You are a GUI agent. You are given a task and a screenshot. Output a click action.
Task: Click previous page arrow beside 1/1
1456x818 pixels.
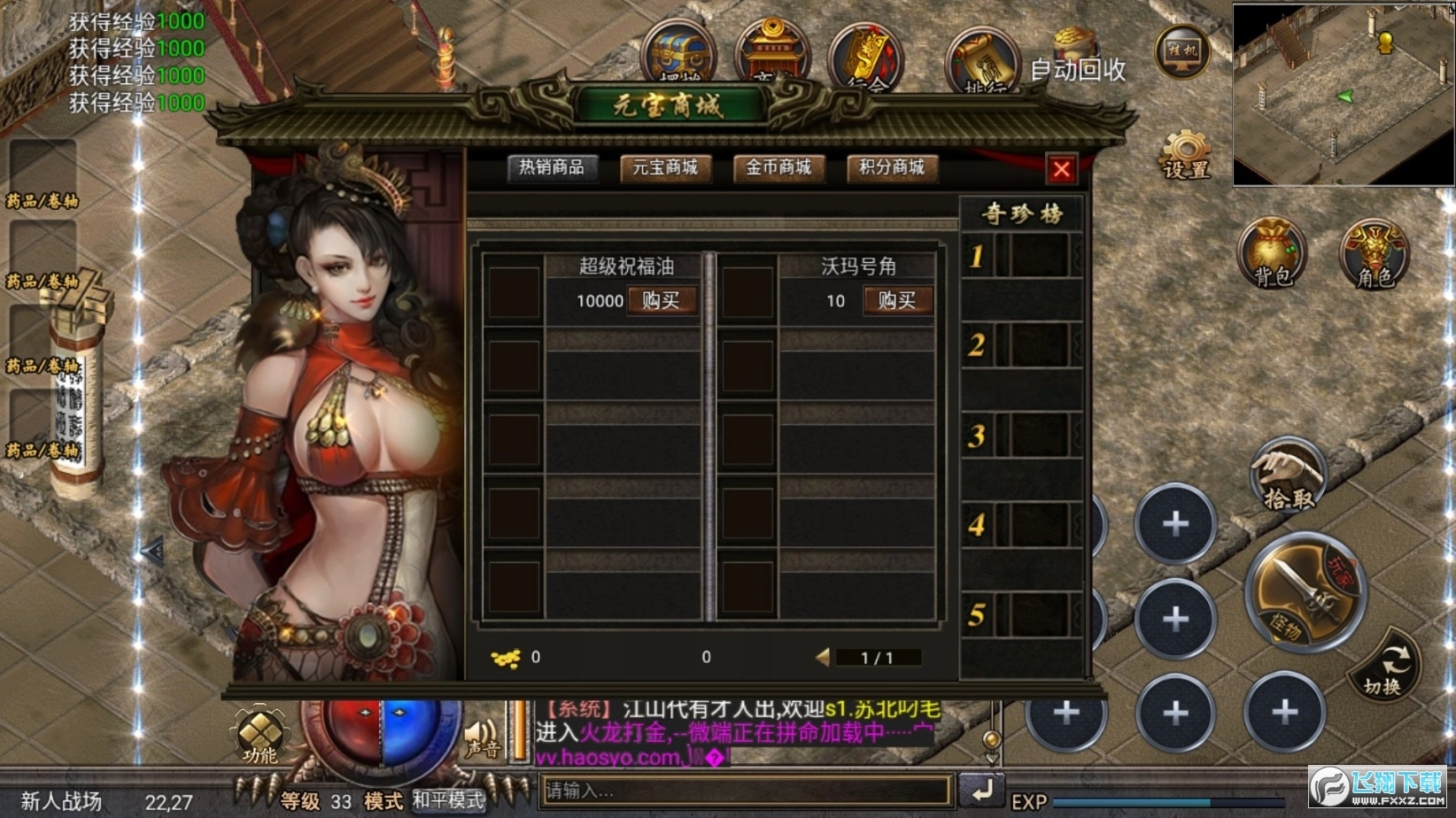823,657
